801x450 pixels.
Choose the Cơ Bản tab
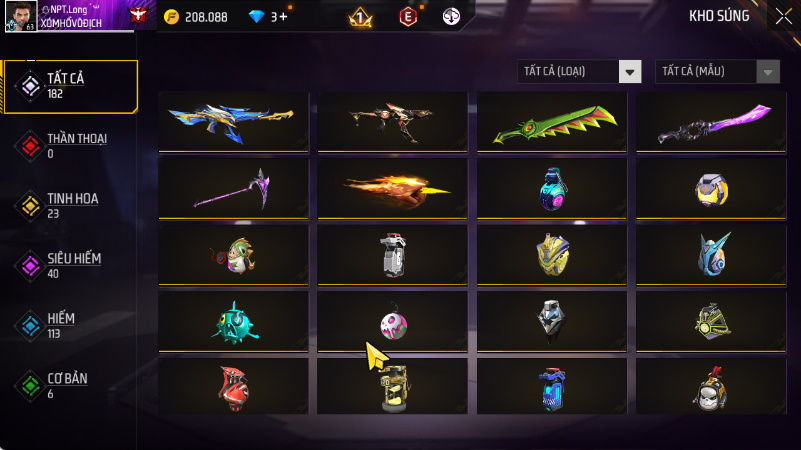tap(70, 385)
